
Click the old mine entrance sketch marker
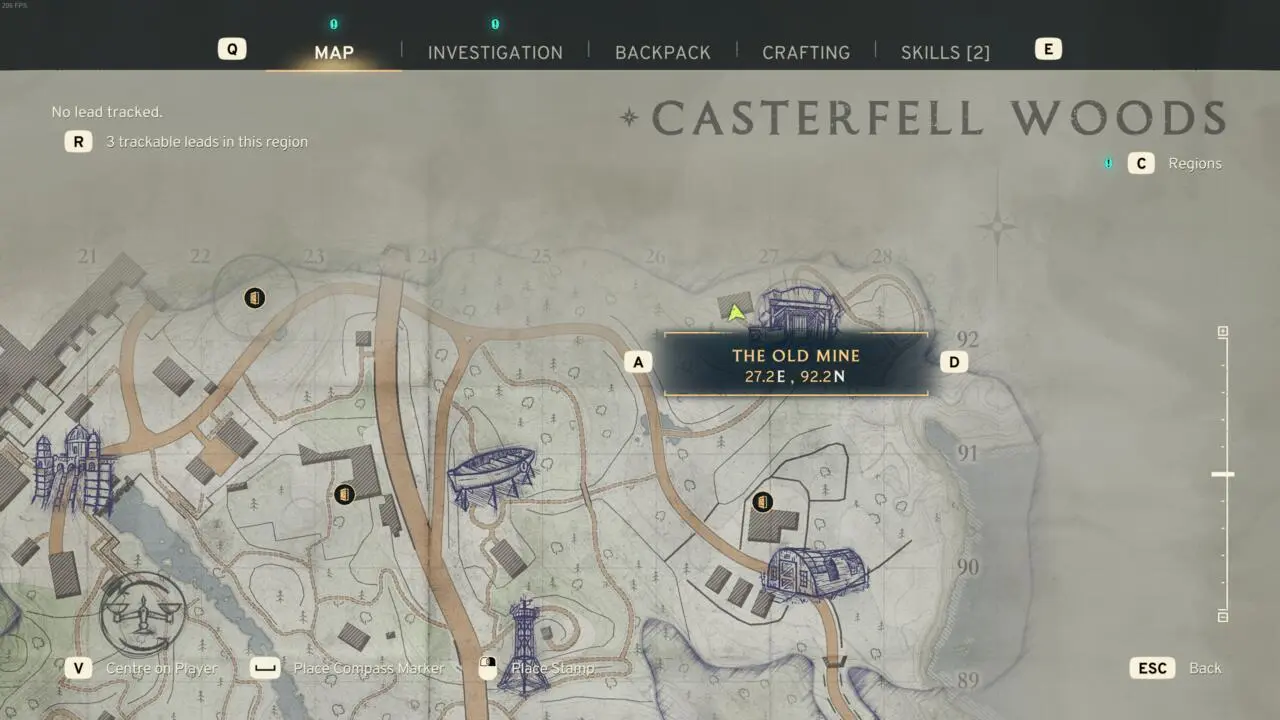(x=798, y=310)
